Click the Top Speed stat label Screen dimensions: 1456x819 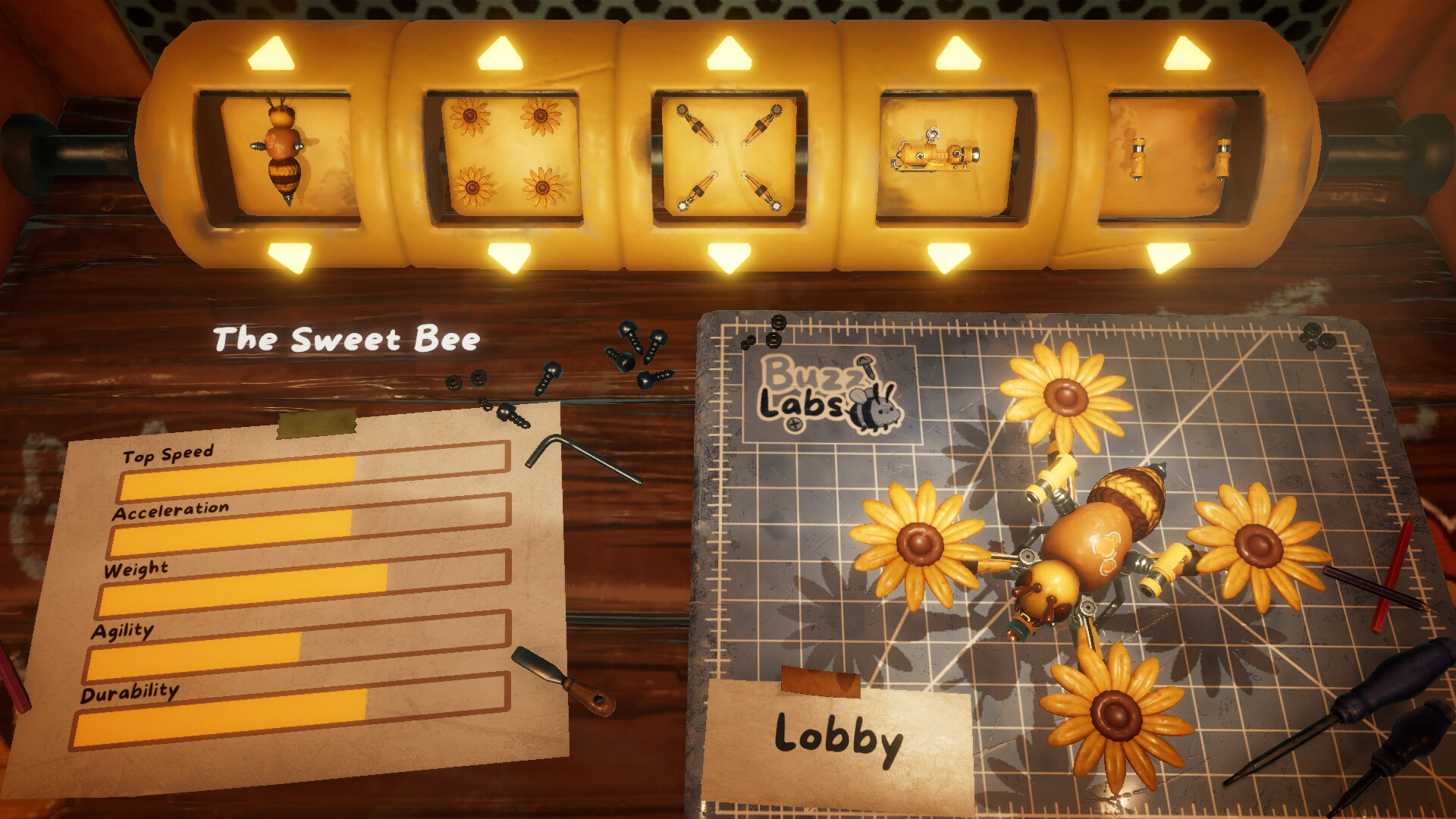(x=167, y=455)
